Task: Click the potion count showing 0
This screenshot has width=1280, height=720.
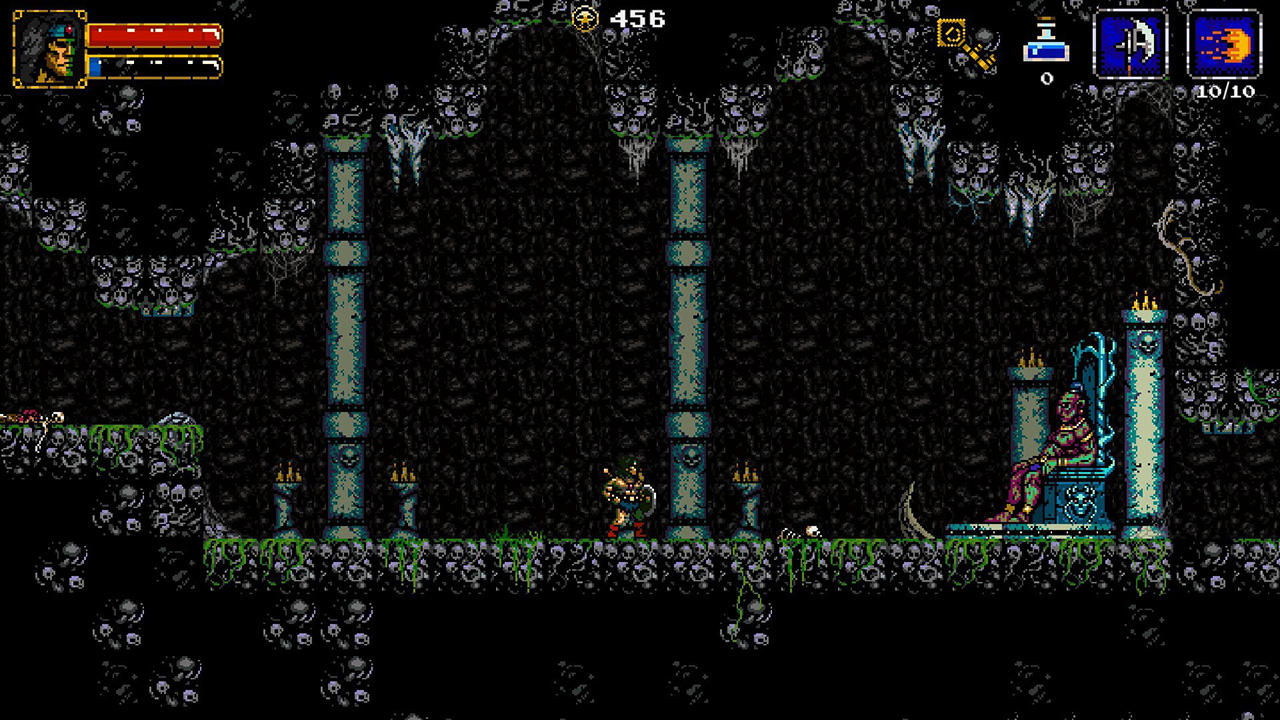Action: coord(1046,78)
